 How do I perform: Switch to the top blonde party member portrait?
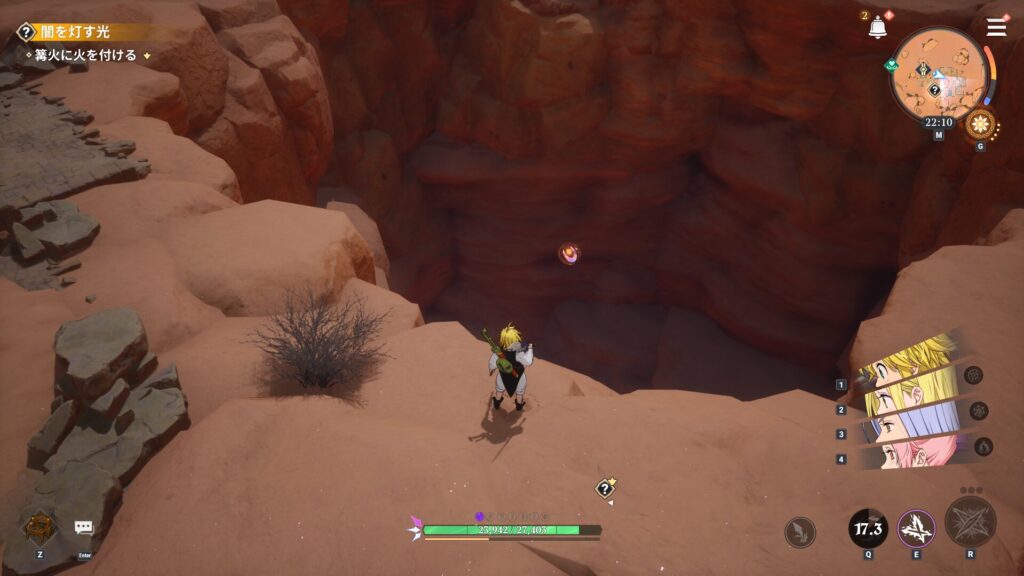click(910, 362)
